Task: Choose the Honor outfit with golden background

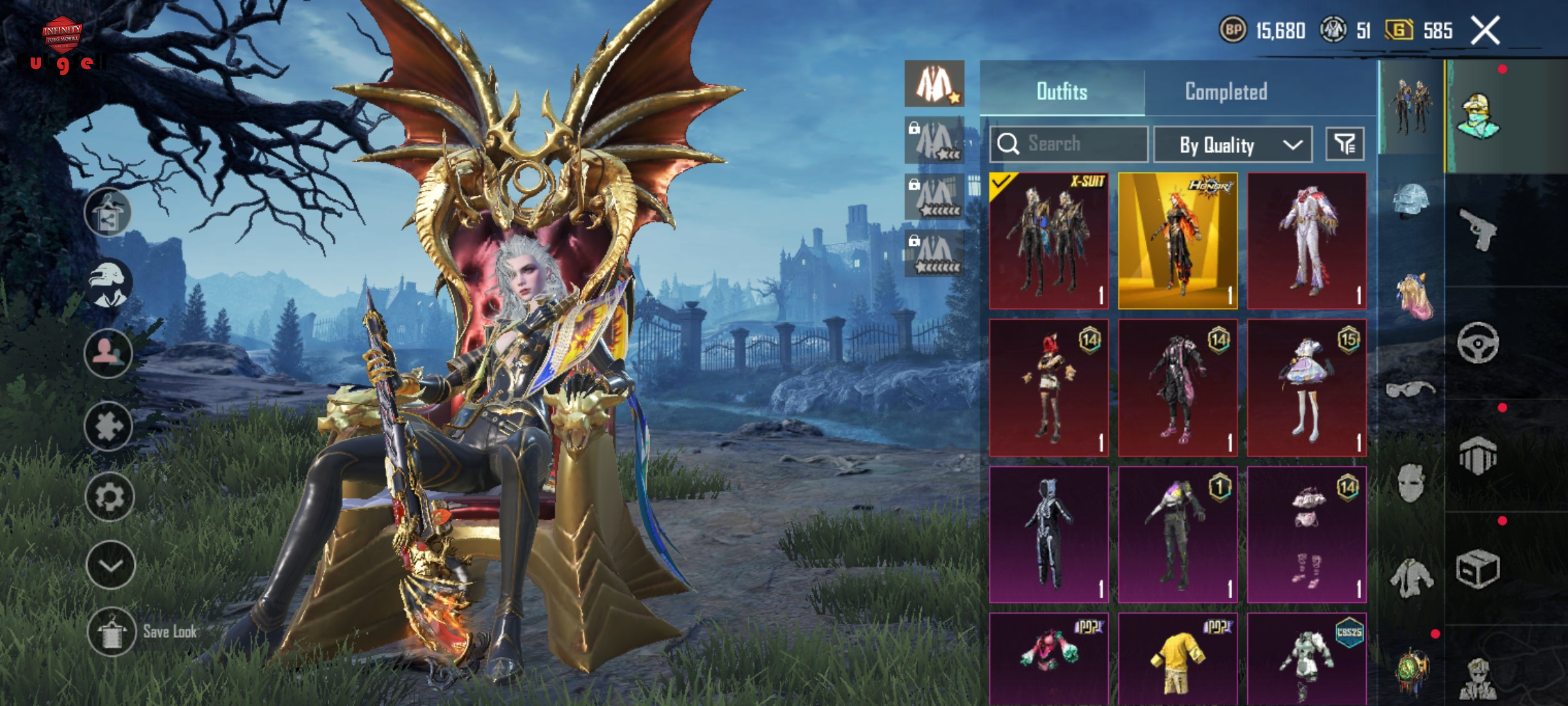Action: tap(1177, 241)
